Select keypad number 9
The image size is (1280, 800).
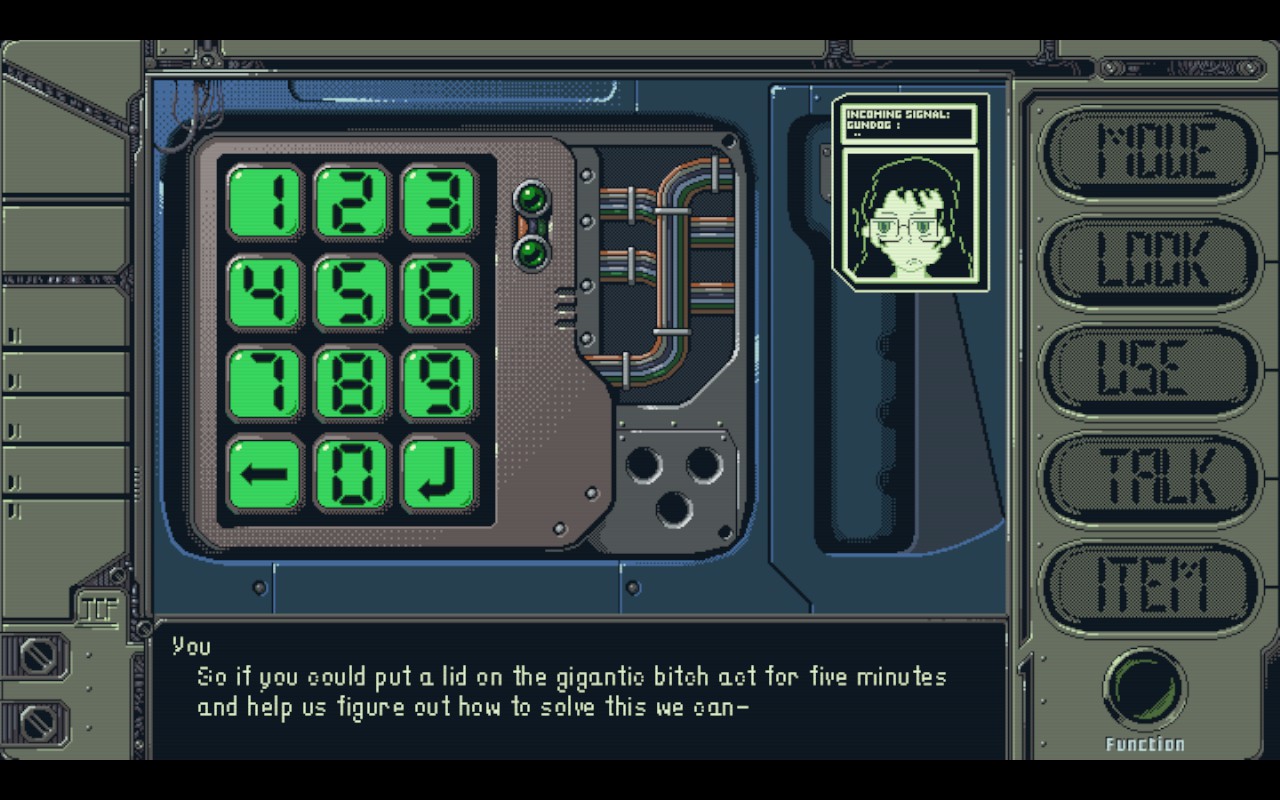[440, 383]
